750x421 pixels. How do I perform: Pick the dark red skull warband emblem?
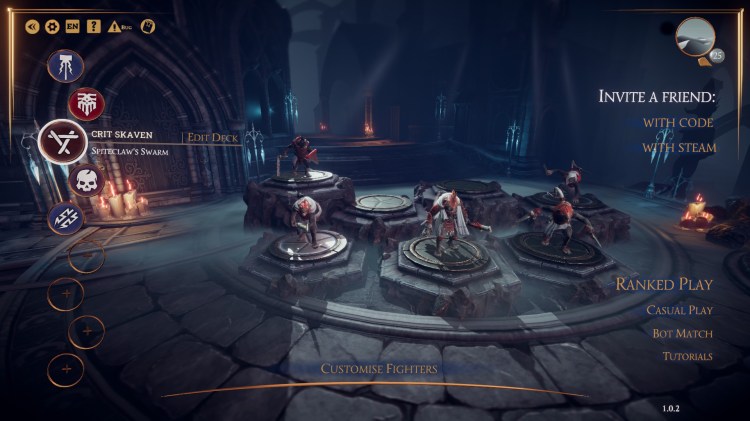coord(86,181)
